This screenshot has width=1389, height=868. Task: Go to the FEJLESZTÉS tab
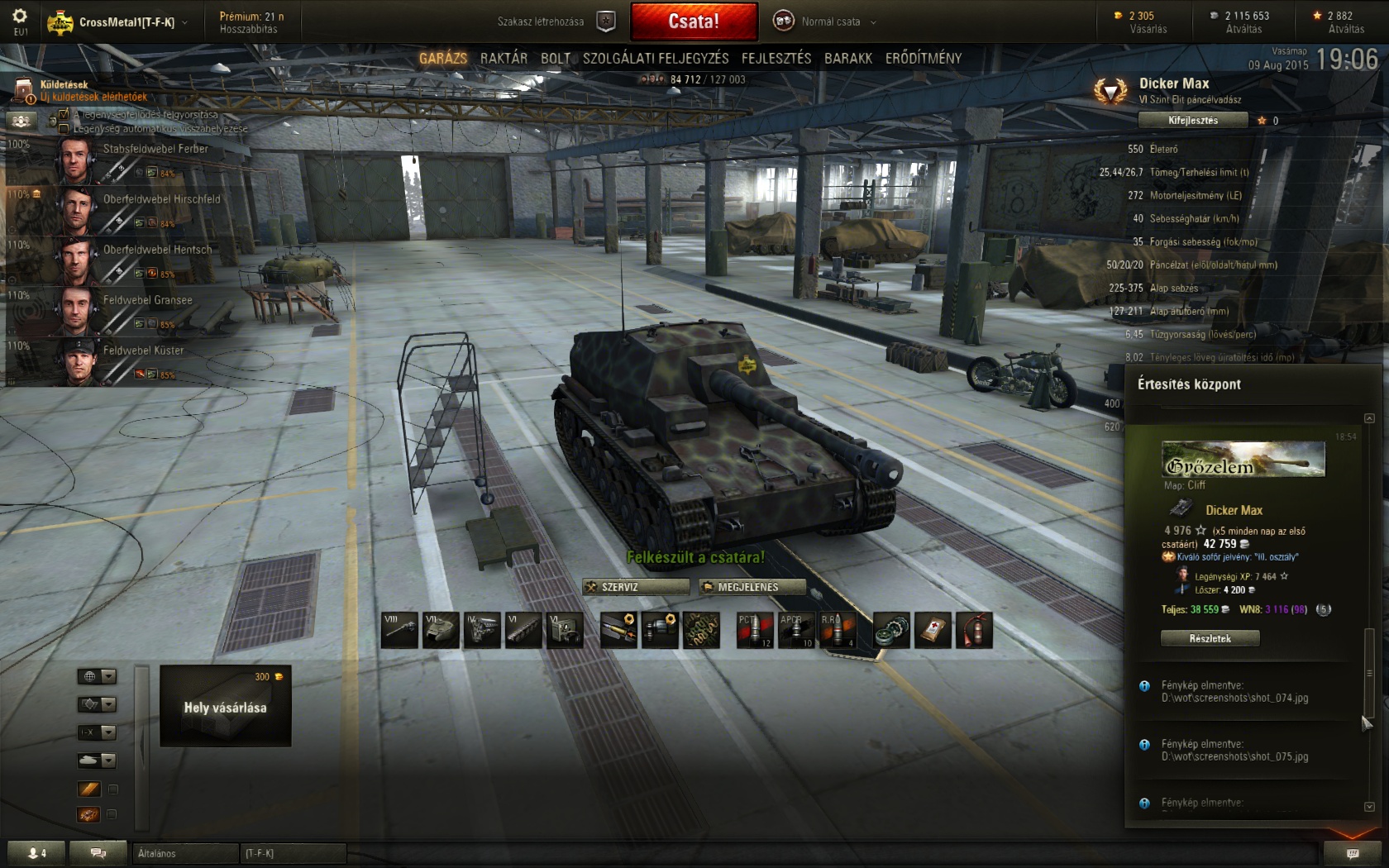[x=776, y=58]
